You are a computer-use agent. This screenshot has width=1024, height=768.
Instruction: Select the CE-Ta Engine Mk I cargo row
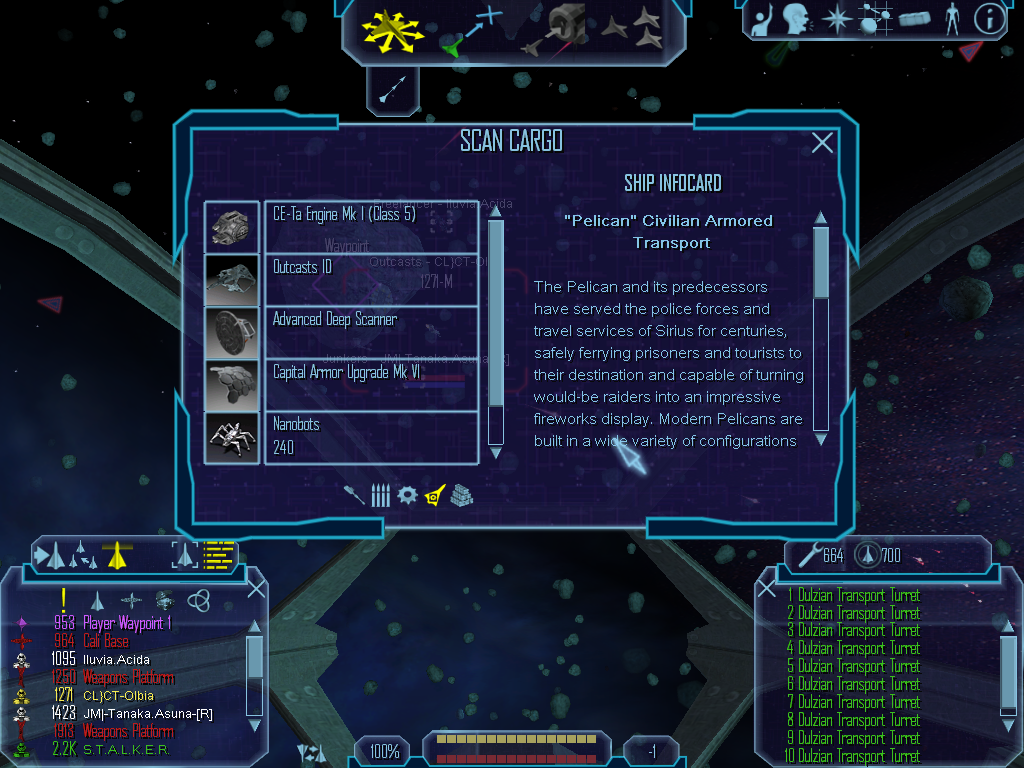click(x=371, y=226)
